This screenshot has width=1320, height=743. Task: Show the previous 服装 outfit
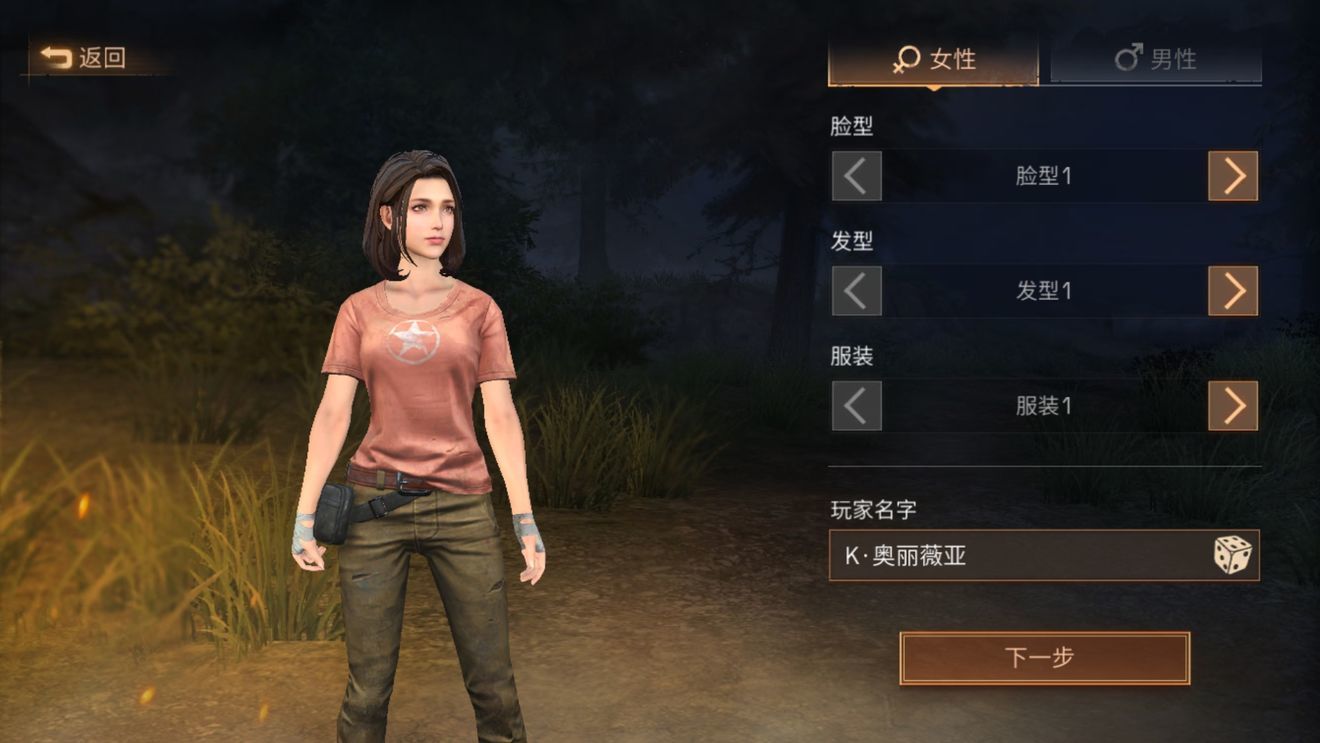click(x=856, y=406)
